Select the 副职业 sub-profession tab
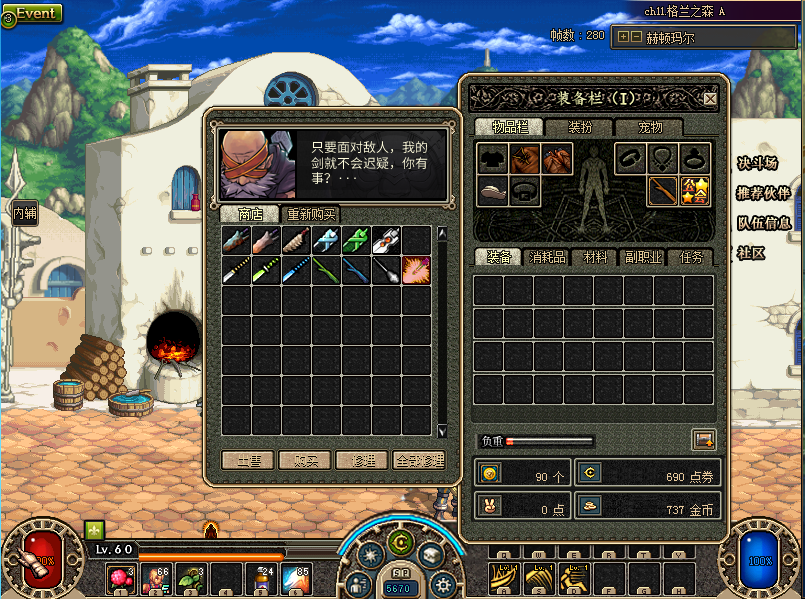 [642, 258]
